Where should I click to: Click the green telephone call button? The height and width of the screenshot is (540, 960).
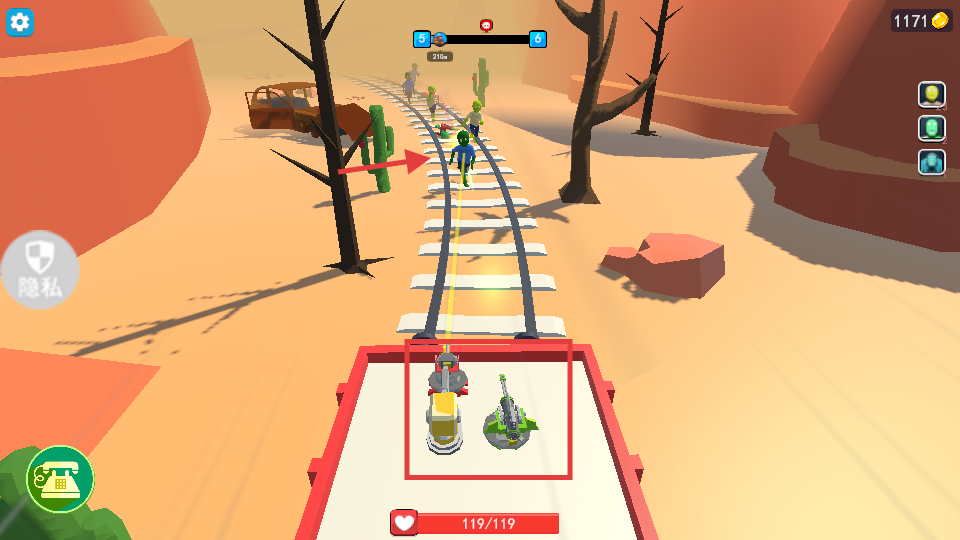(x=60, y=479)
